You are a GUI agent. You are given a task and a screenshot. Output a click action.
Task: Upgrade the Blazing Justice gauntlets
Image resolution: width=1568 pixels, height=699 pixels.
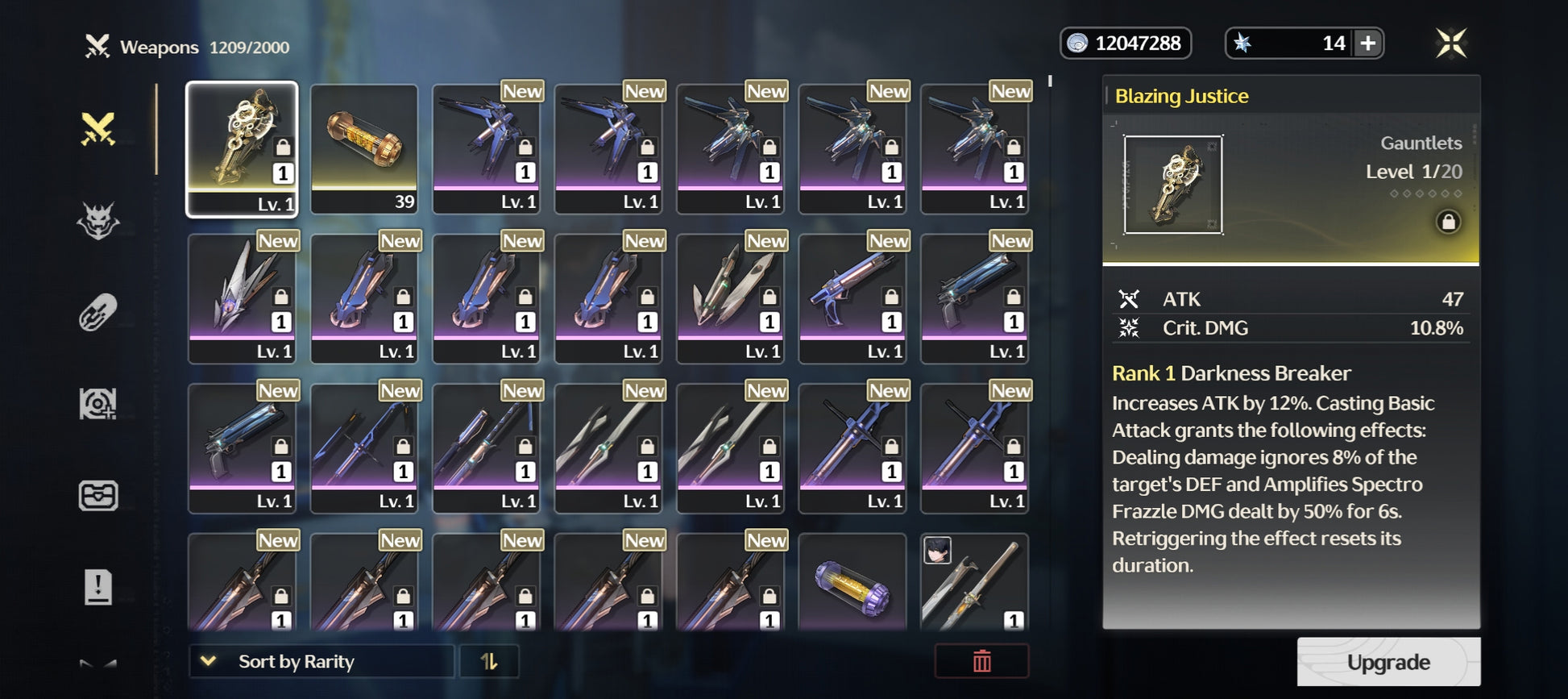[x=1388, y=662]
